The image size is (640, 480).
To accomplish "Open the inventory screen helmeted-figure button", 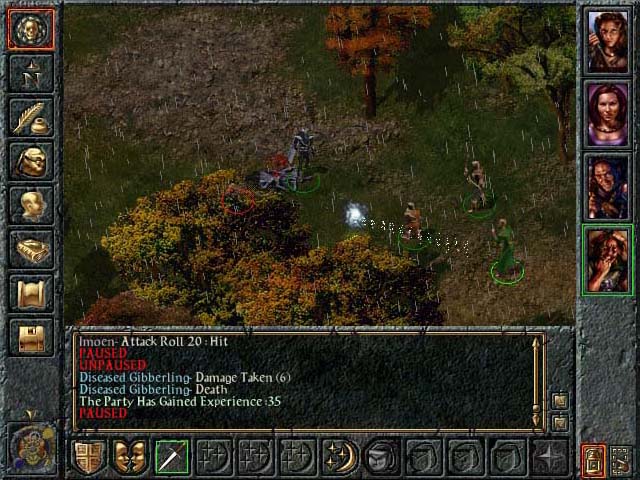I will click(31, 161).
